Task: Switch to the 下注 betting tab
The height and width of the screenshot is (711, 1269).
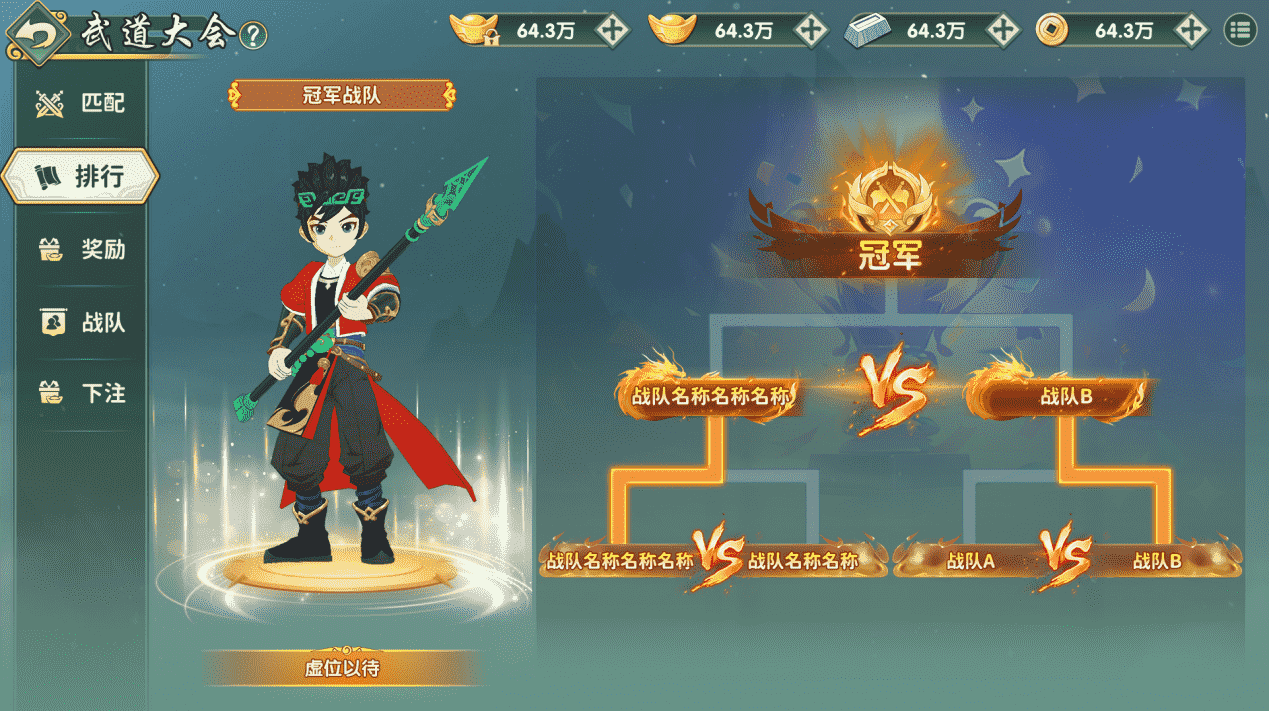Action: click(x=82, y=393)
